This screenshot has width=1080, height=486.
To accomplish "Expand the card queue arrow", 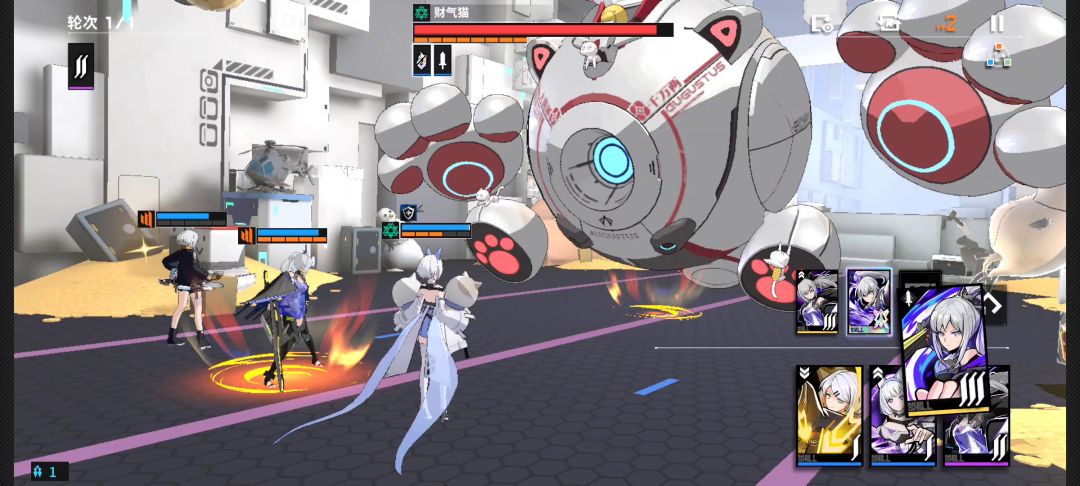I will tap(995, 303).
